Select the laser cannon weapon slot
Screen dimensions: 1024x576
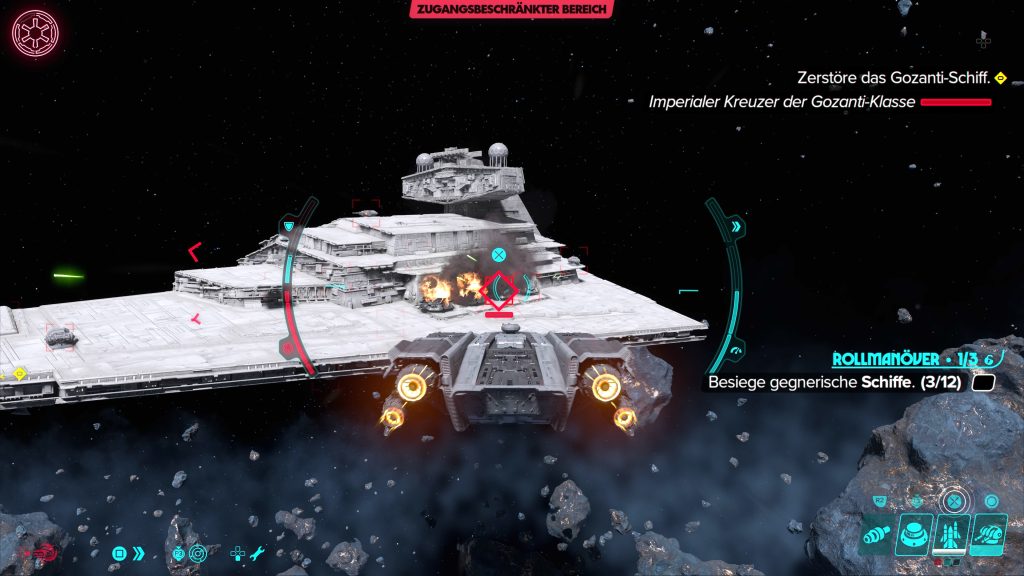pos(878,534)
